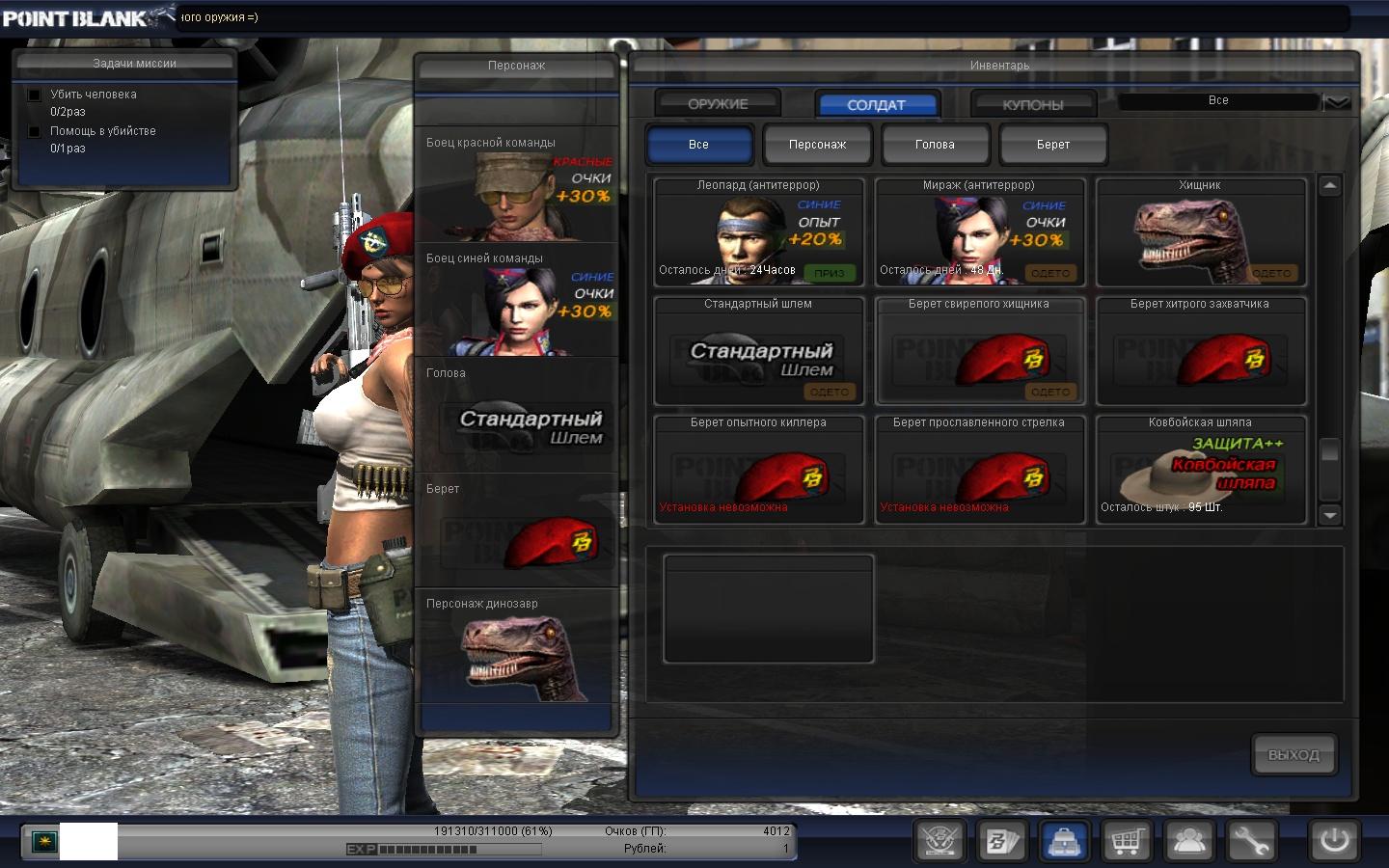Screen dimensions: 1389x868
Task: Select the Берет опытного киллера item
Action: point(758,470)
